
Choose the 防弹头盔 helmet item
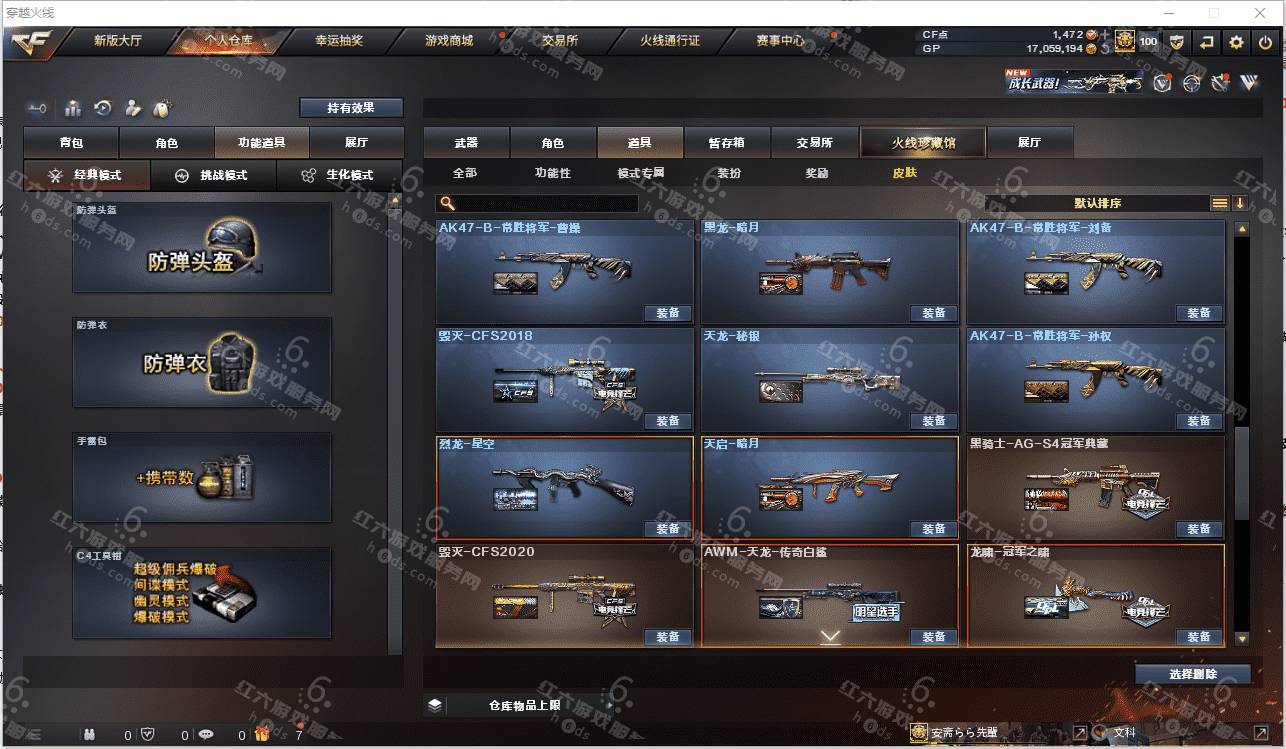coord(202,248)
